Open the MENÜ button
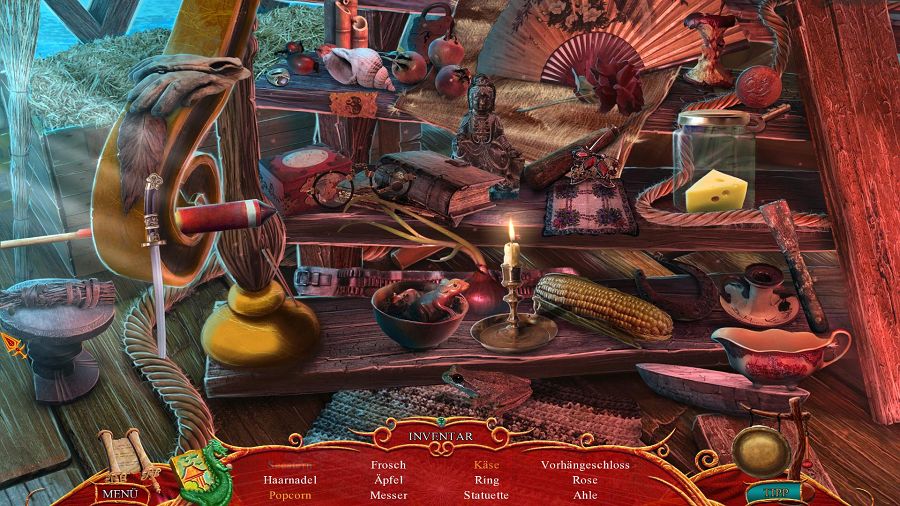The image size is (900, 506). click(x=120, y=493)
